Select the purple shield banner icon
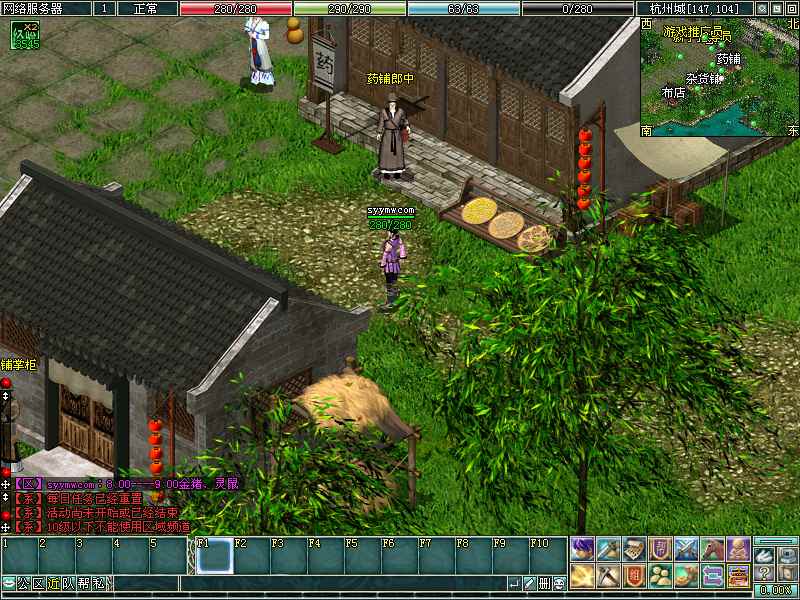The width and height of the screenshot is (800, 600). (x=660, y=549)
